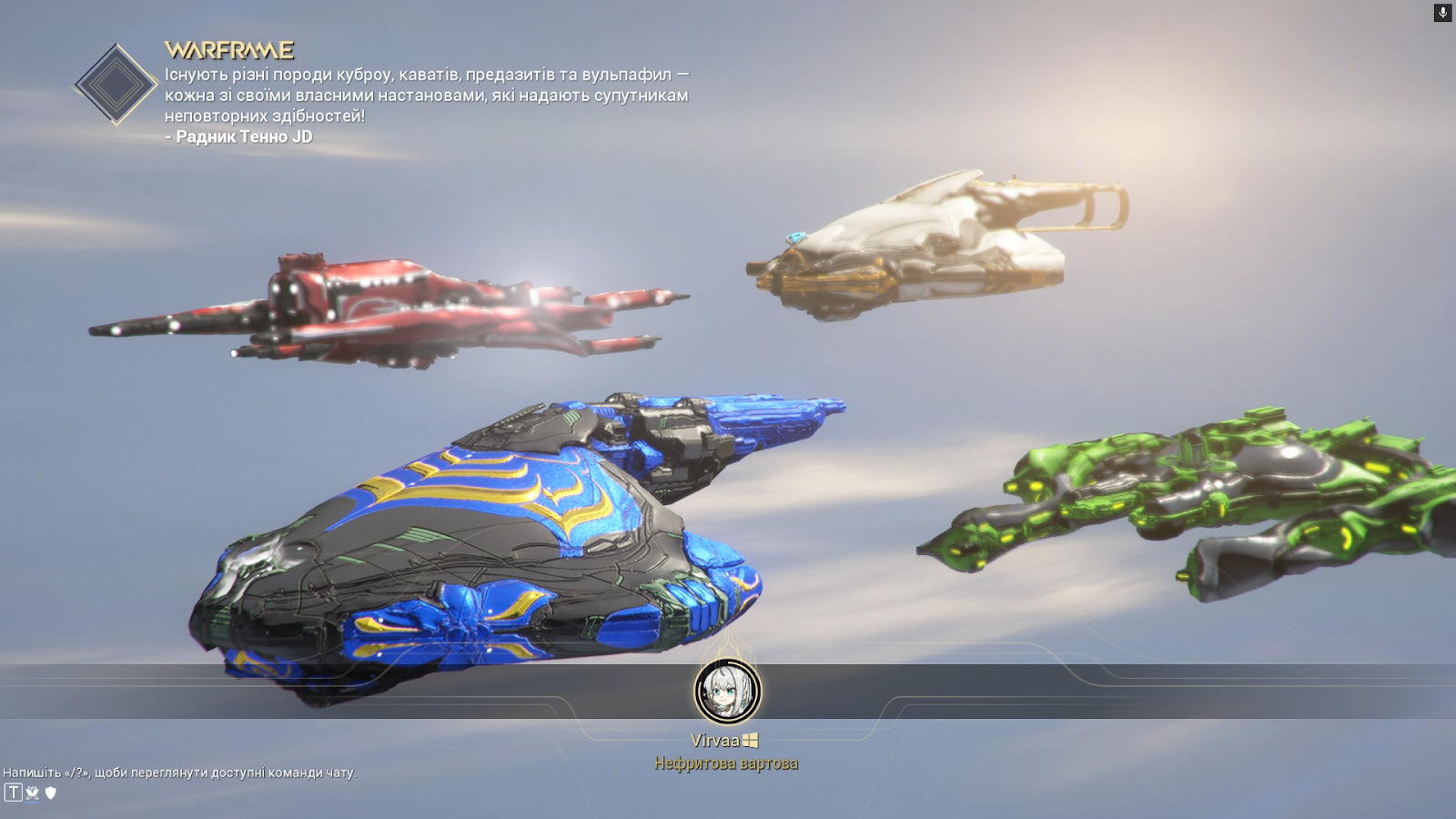Image resolution: width=1456 pixels, height=819 pixels.
Task: Toggle the microphone icon
Action: click(x=1442, y=13)
